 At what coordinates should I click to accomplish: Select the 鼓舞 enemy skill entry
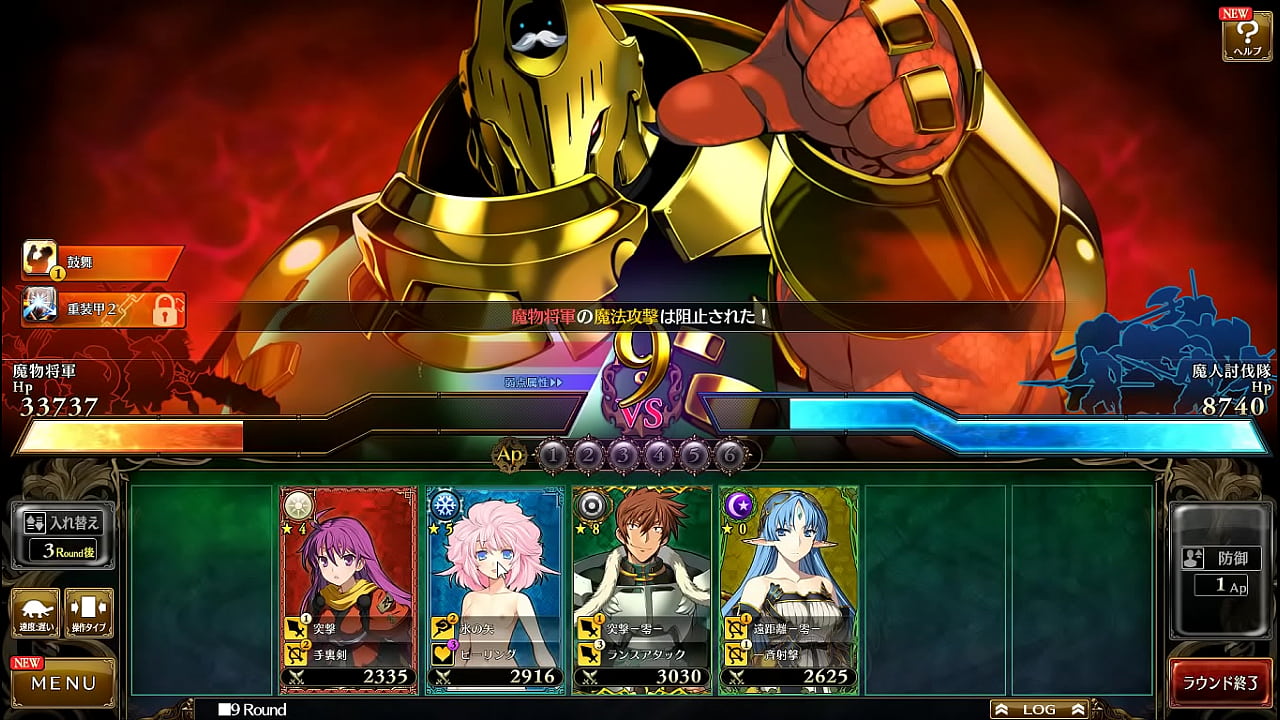[x=102, y=262]
